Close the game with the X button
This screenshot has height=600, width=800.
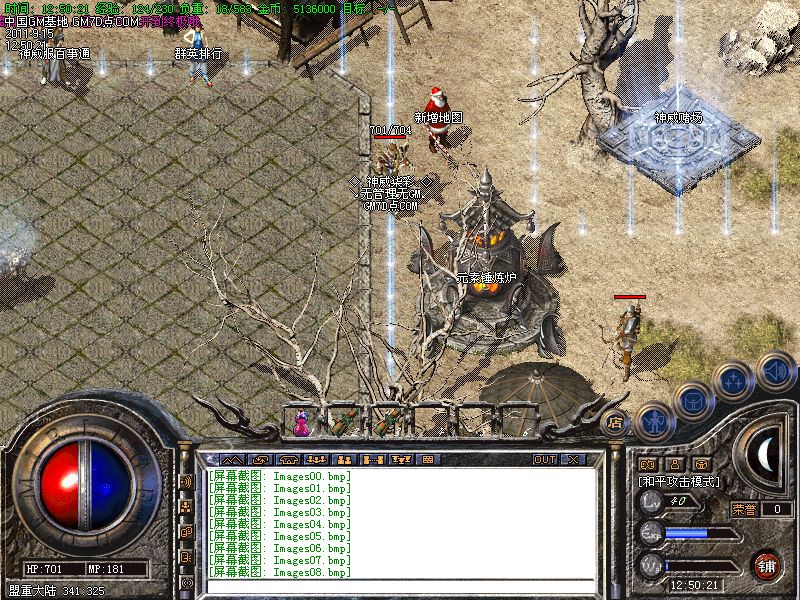pos(573,459)
